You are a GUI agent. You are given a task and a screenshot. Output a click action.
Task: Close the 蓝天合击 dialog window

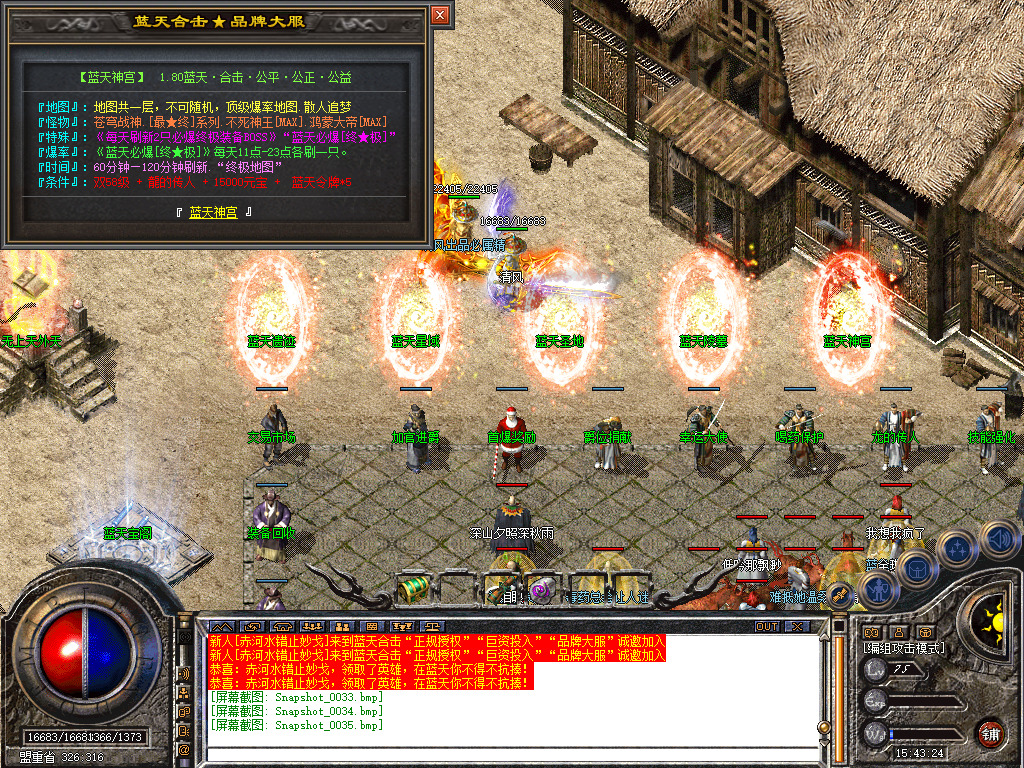440,15
